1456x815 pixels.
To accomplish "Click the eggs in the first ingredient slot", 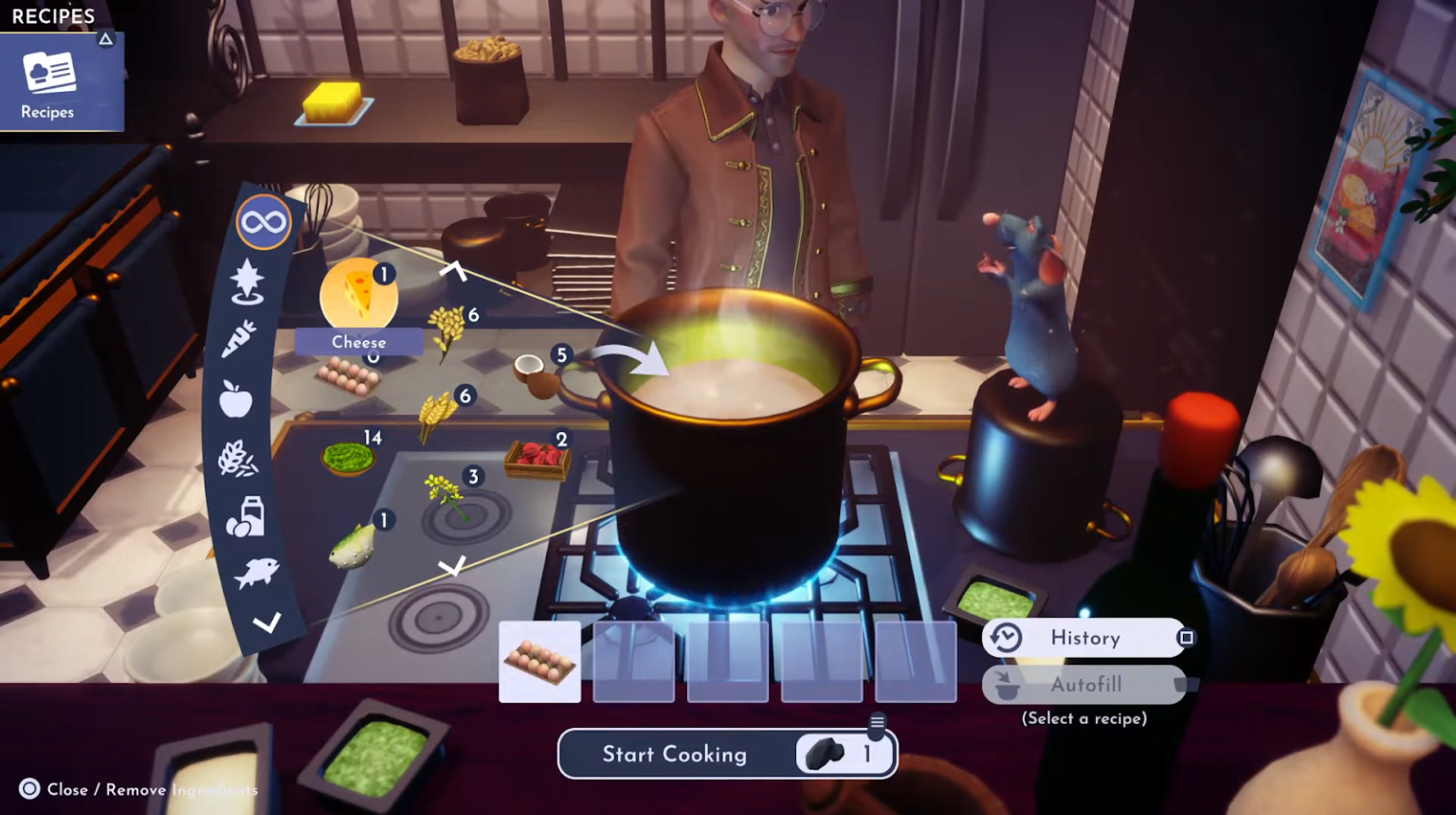I will [x=539, y=661].
